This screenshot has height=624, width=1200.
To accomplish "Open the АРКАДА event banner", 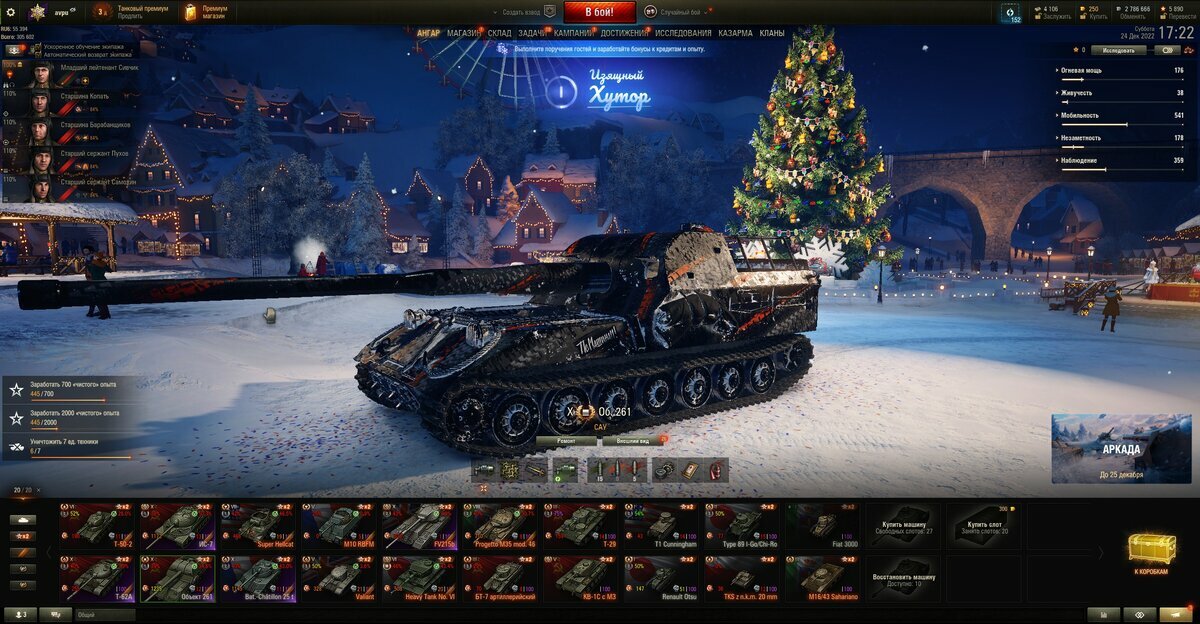I will 1120,448.
